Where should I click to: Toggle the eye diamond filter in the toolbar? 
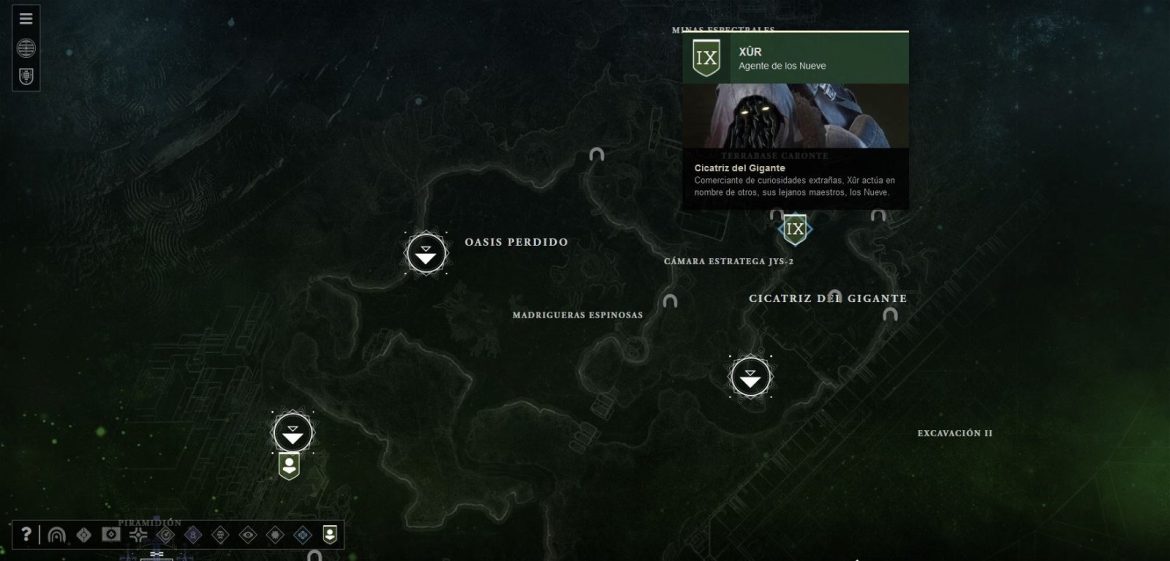[248, 535]
